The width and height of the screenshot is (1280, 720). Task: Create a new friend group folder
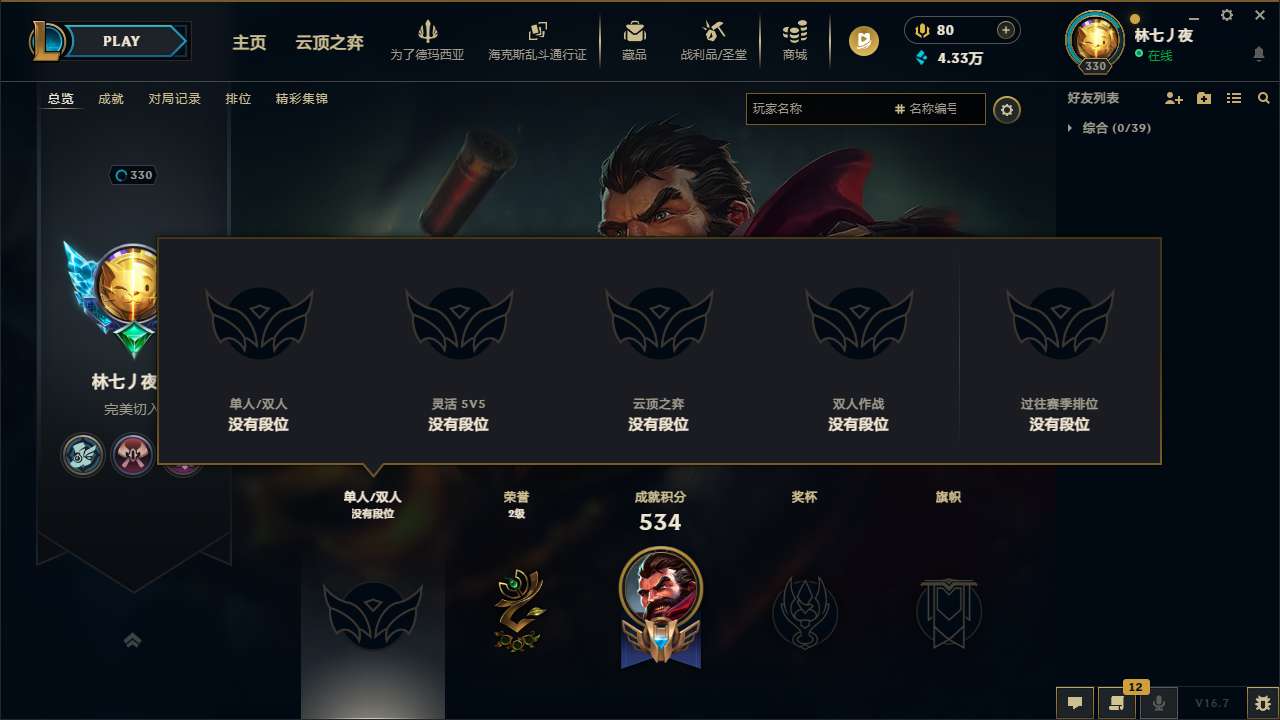pos(1203,98)
